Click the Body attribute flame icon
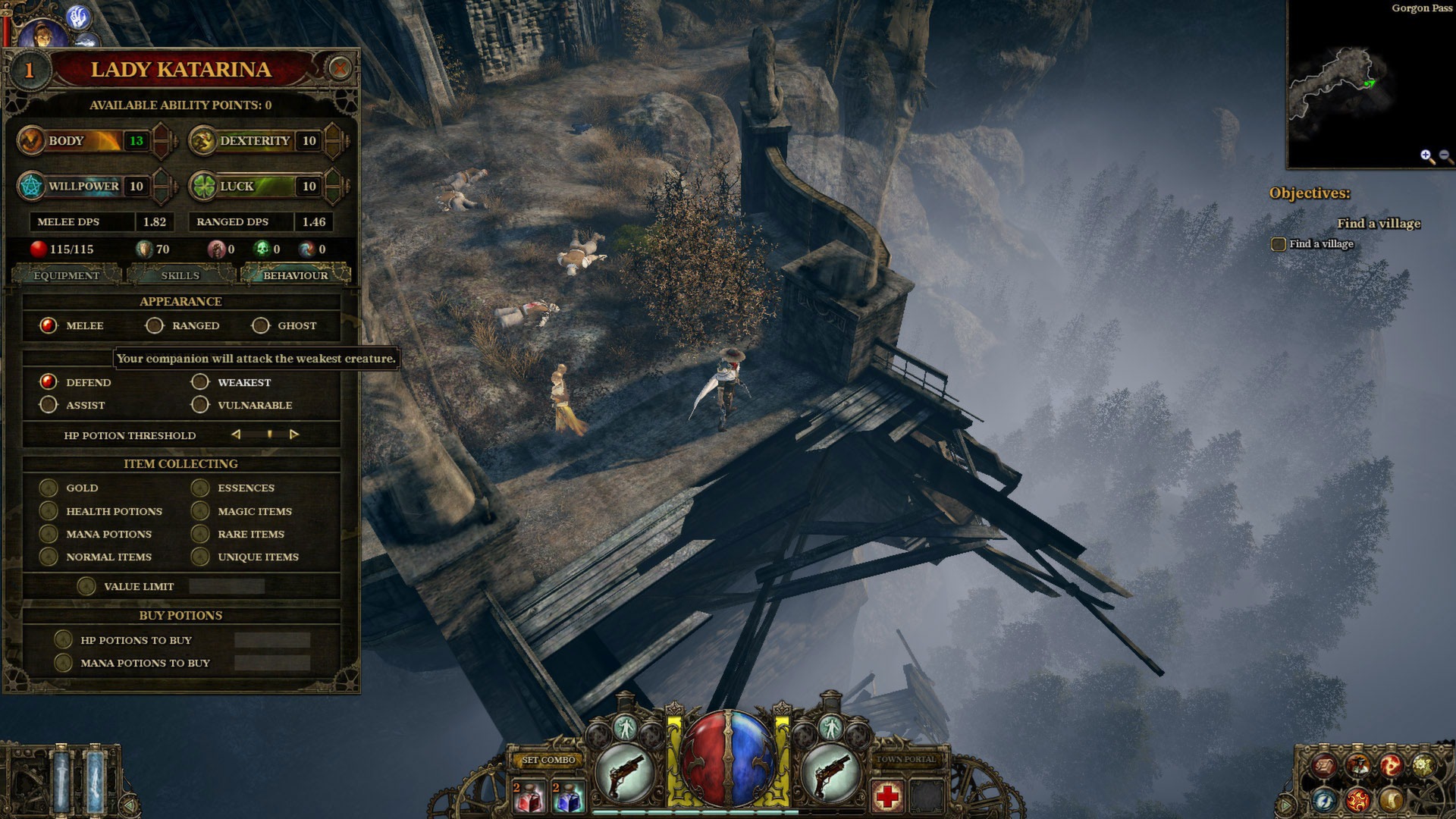The height and width of the screenshot is (819, 1456). point(30,140)
